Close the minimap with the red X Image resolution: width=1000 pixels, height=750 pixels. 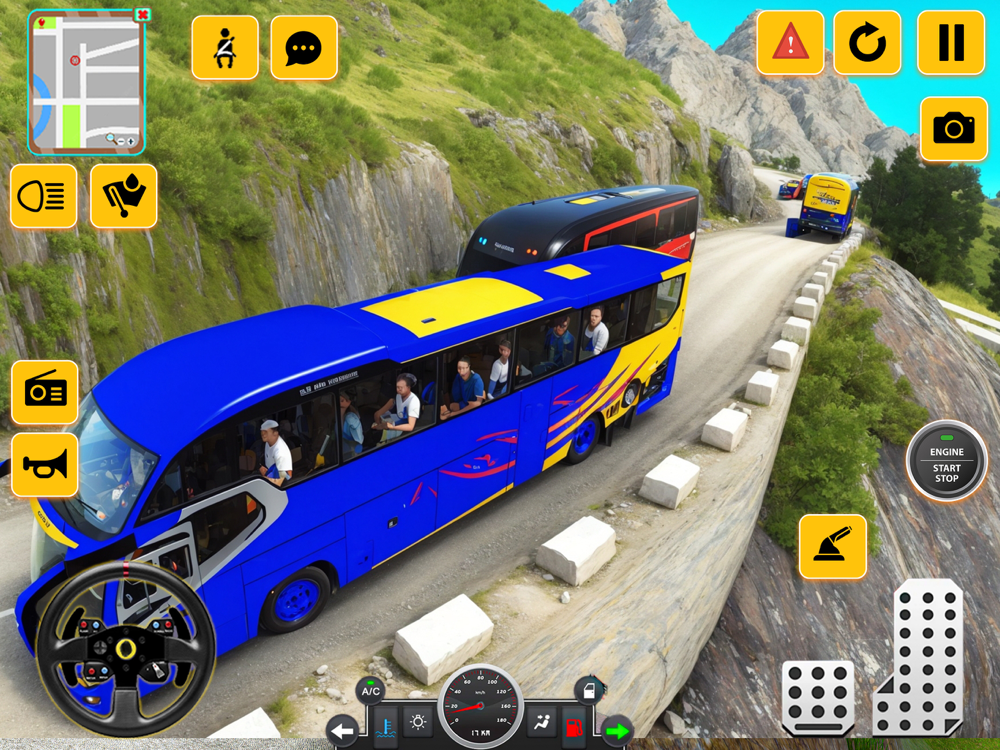[x=142, y=15]
